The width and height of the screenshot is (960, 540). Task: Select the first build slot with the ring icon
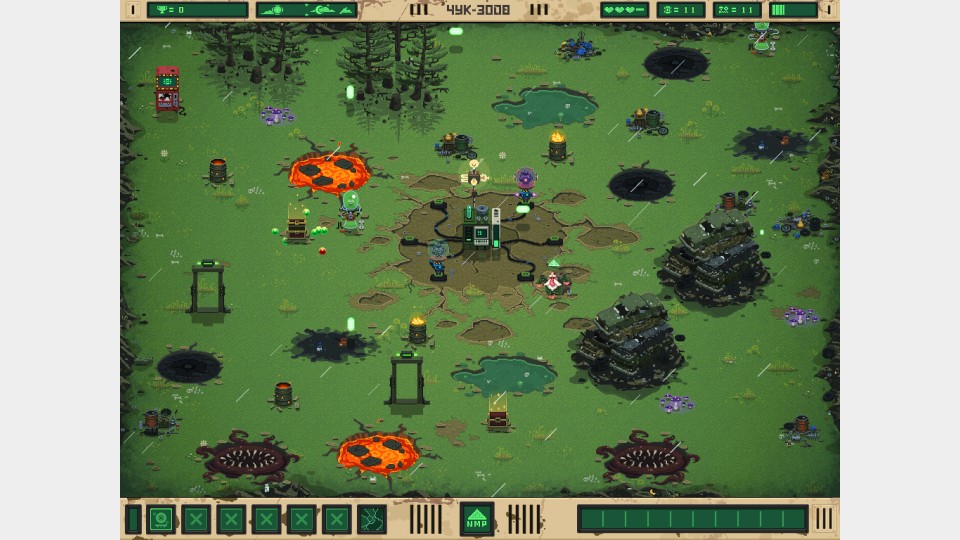pyautogui.click(x=161, y=519)
